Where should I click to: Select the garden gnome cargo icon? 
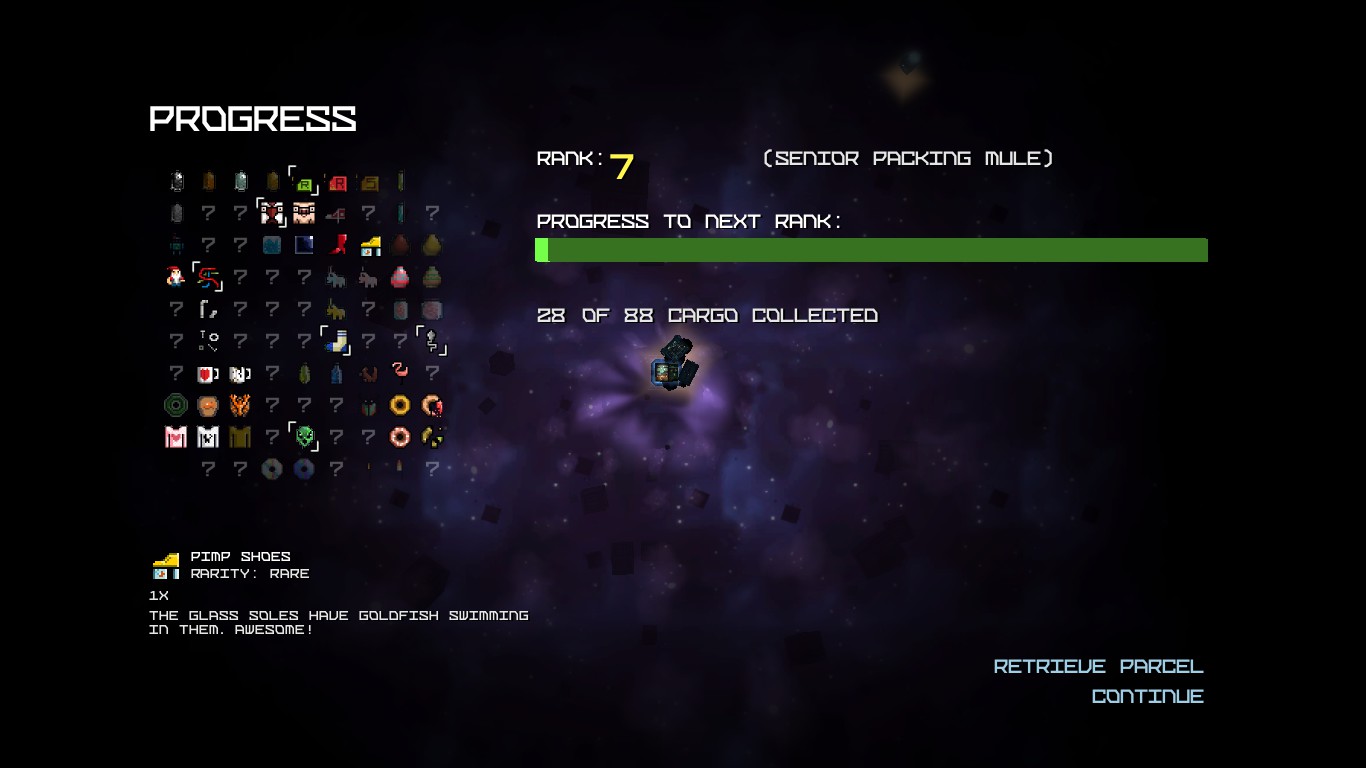click(176, 276)
